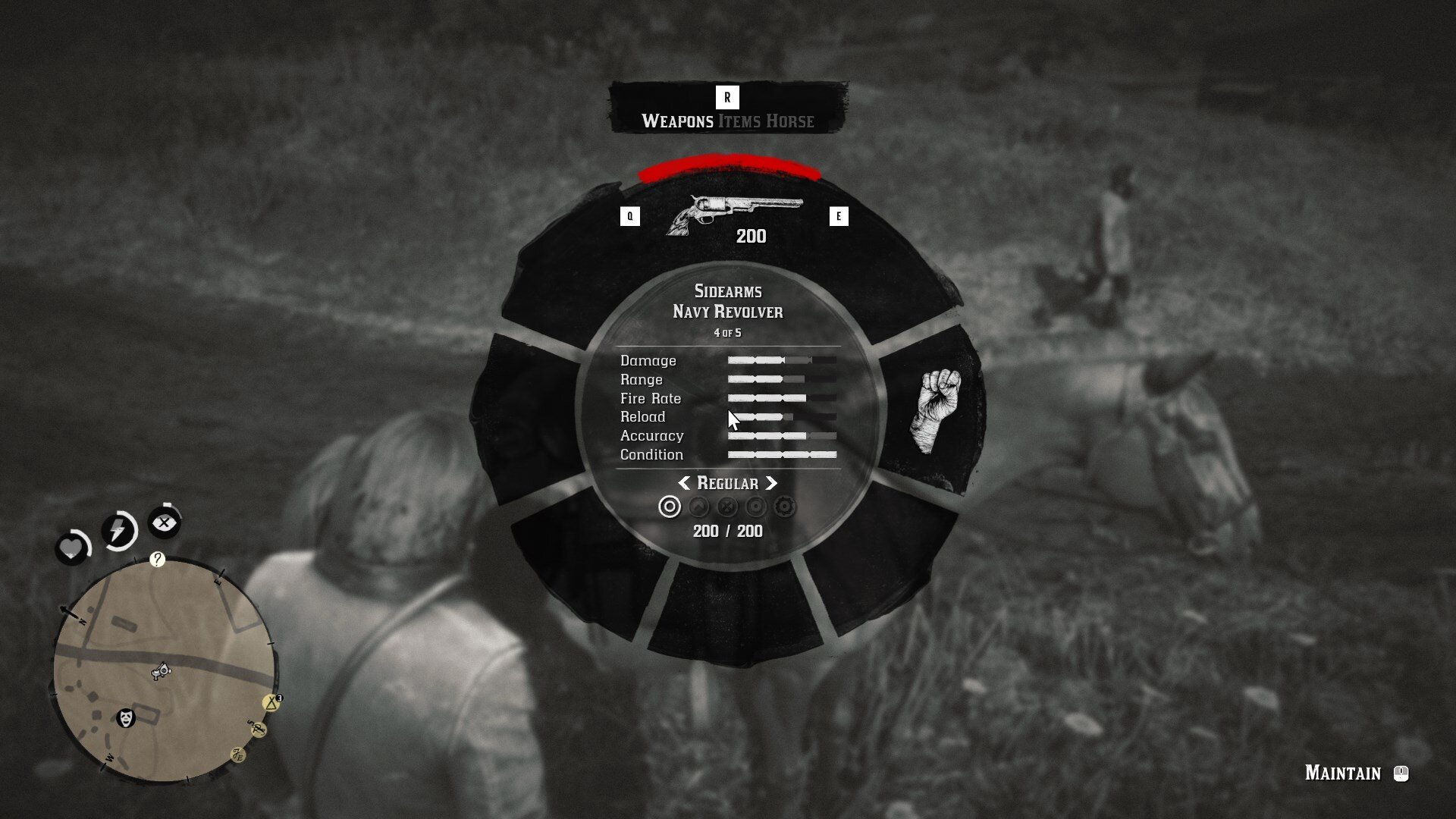The width and height of the screenshot is (1456, 819).
Task: Cycle to the previous ammo type arrow
Action: point(684,483)
